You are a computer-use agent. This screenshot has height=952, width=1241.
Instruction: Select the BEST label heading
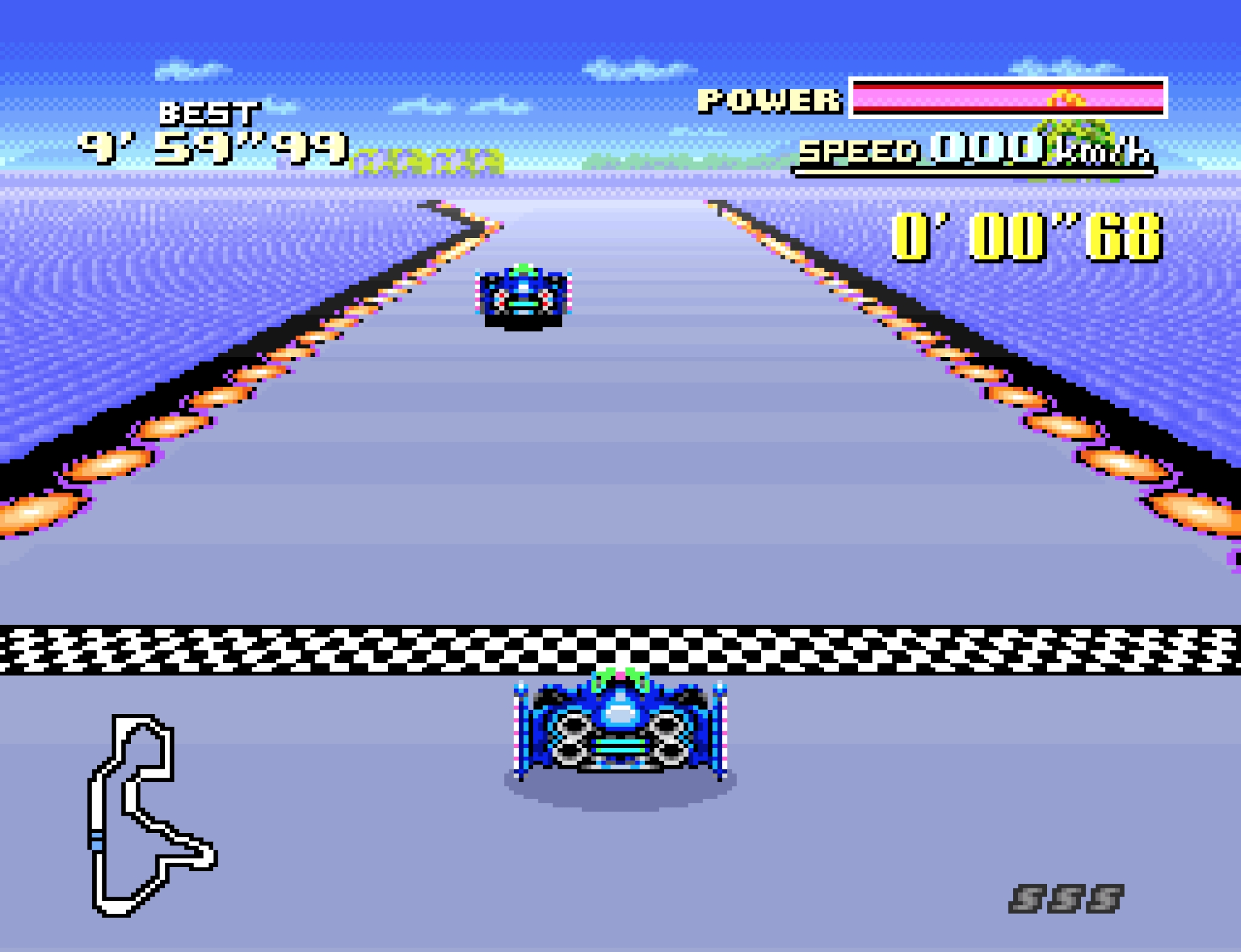(x=211, y=113)
